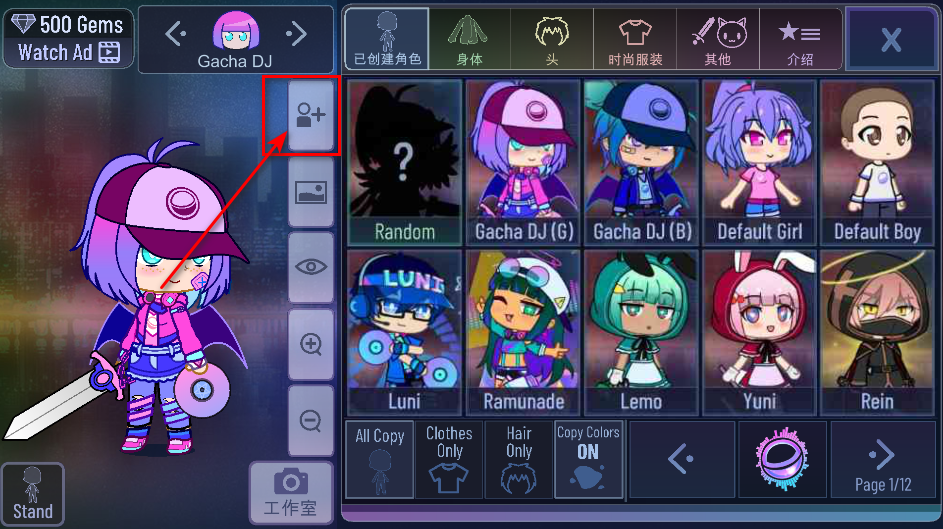
Task: Select the Ramunade character preset
Action: pyautogui.click(x=523, y=332)
